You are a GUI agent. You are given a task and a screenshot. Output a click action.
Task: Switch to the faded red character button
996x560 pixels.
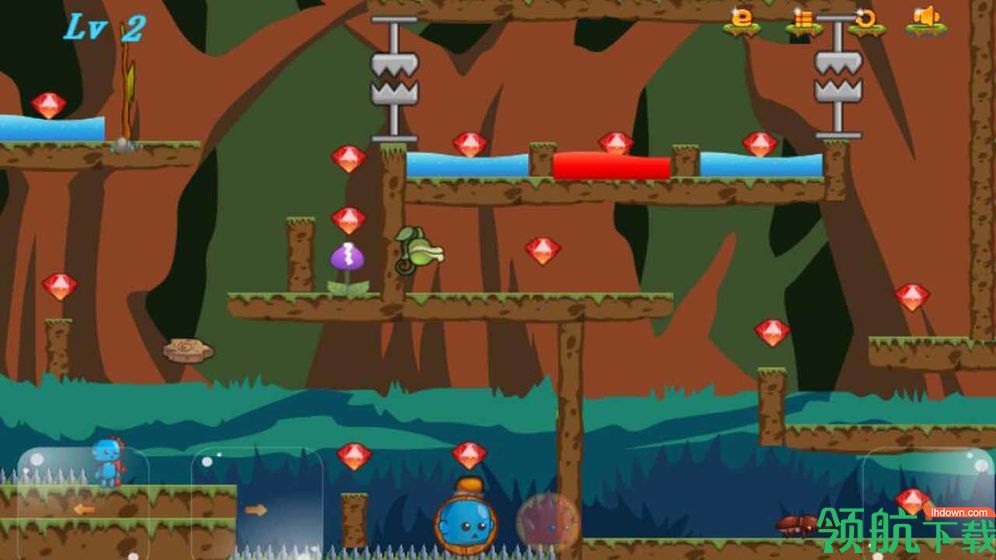click(547, 521)
